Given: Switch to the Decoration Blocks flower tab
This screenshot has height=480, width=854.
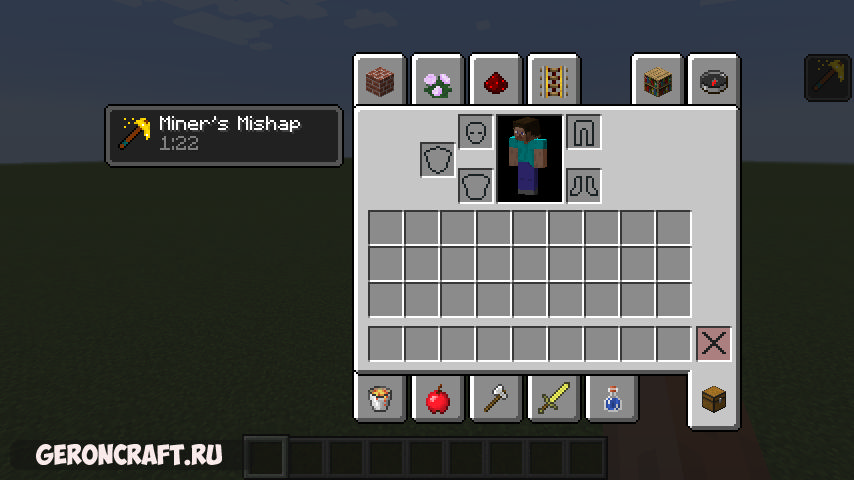Looking at the screenshot, I should (437, 81).
